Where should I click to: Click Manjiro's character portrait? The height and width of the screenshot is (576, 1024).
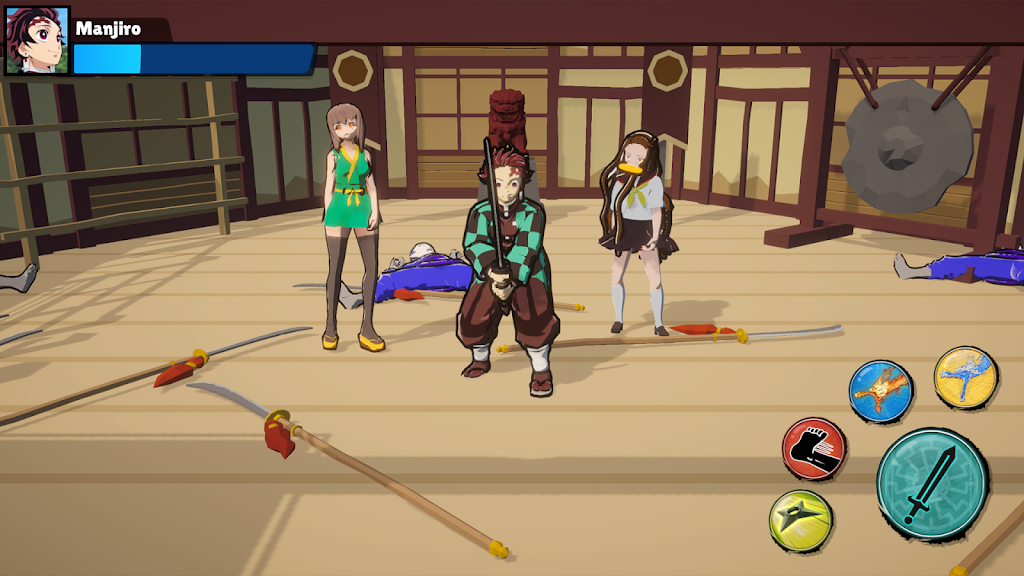coord(37,41)
